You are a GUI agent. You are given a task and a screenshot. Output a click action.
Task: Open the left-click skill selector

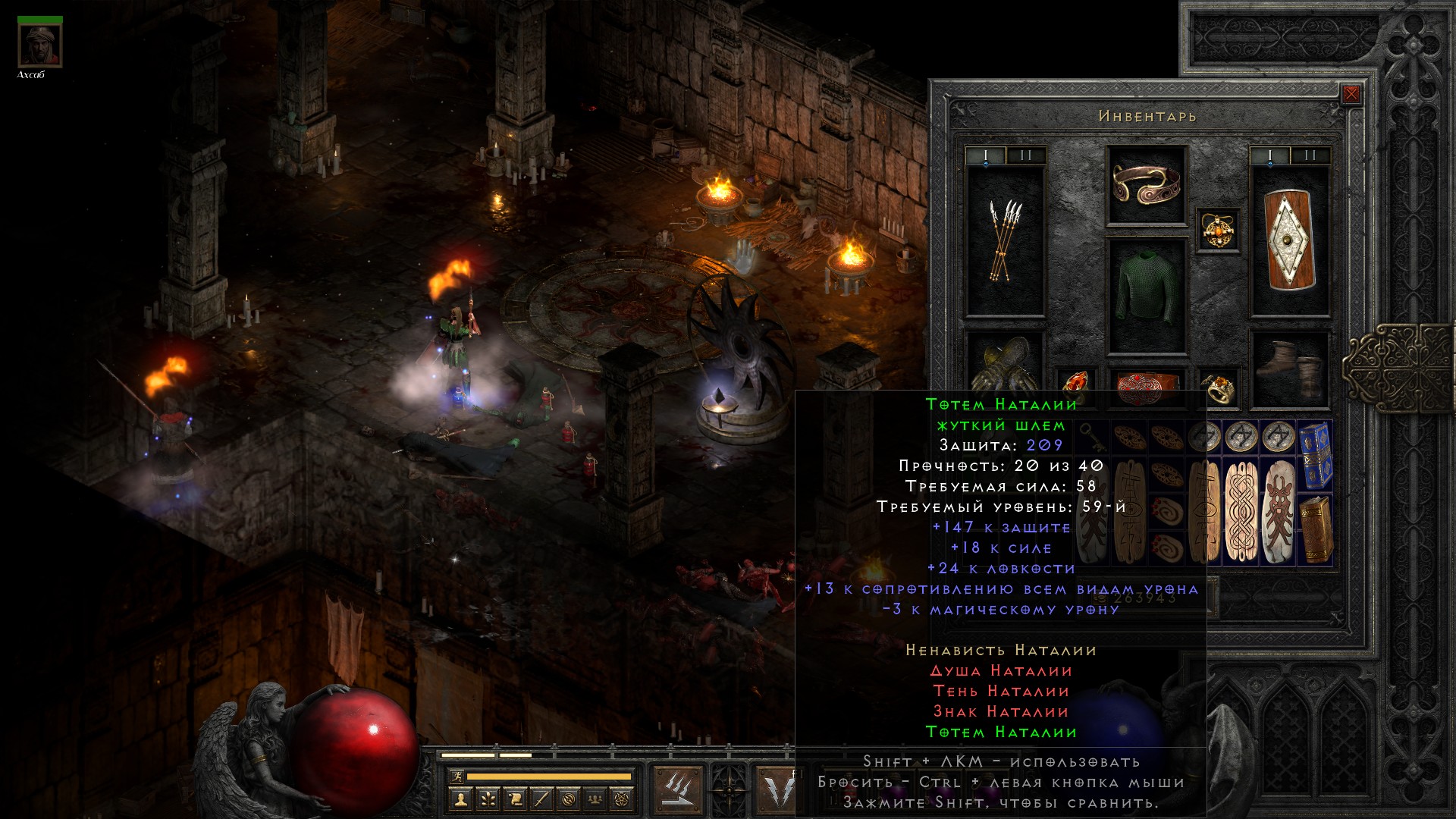click(x=677, y=789)
